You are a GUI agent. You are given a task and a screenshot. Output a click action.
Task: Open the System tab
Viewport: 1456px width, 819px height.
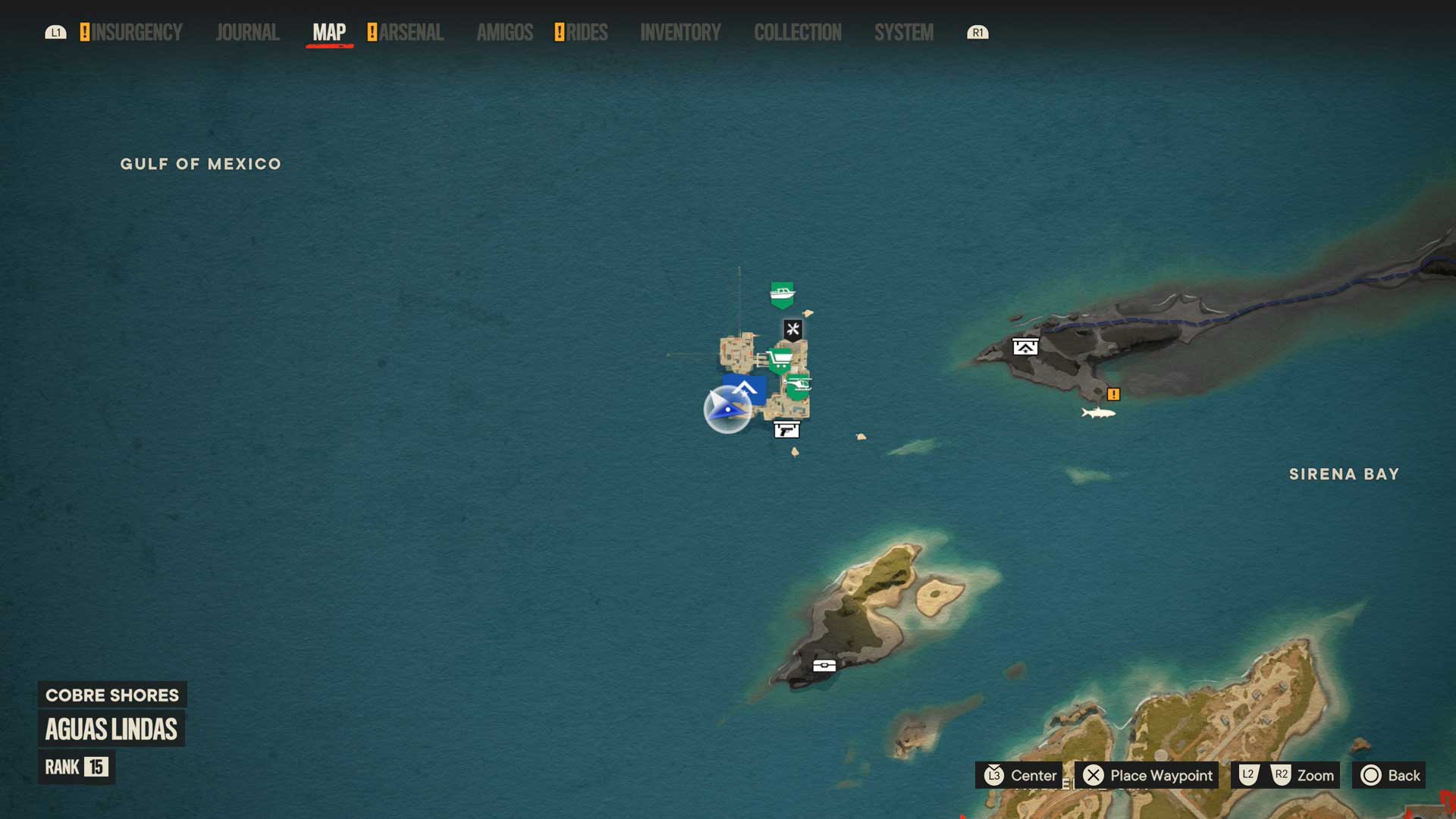point(903,33)
